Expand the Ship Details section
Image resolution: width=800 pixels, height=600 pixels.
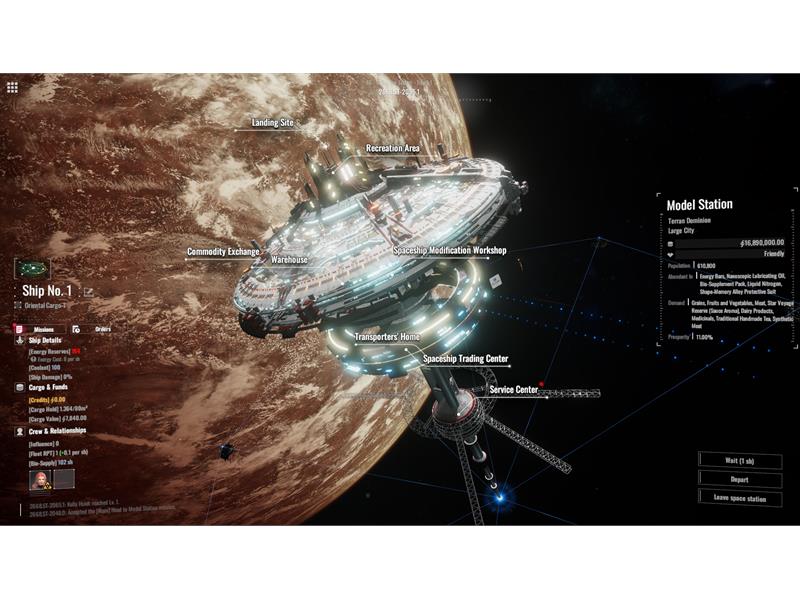click(43, 340)
